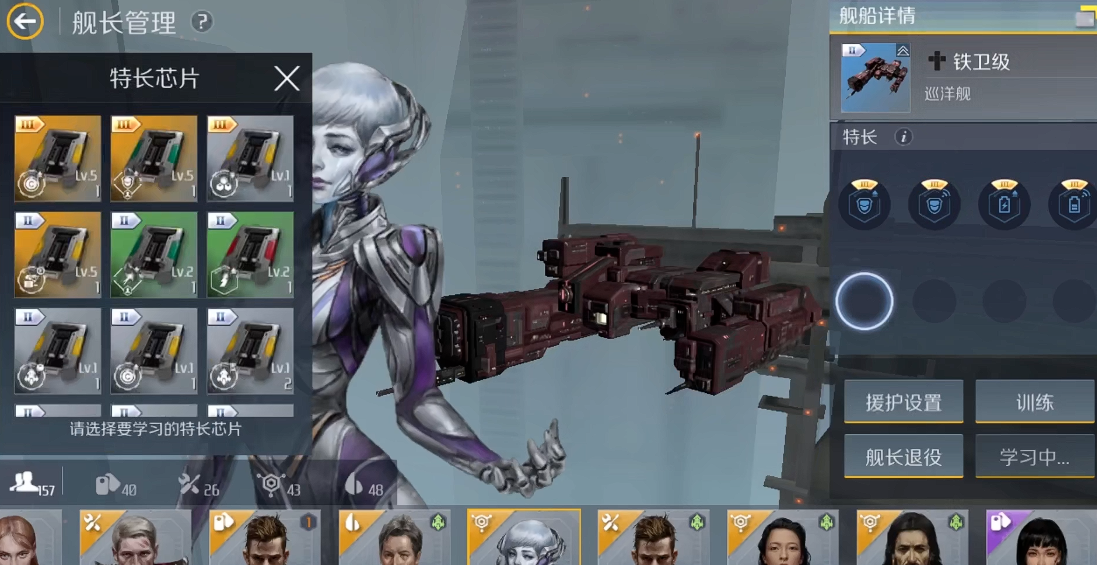Close the 特长芯片 chip panel
Screen dimensions: 1097x565
pos(287,79)
